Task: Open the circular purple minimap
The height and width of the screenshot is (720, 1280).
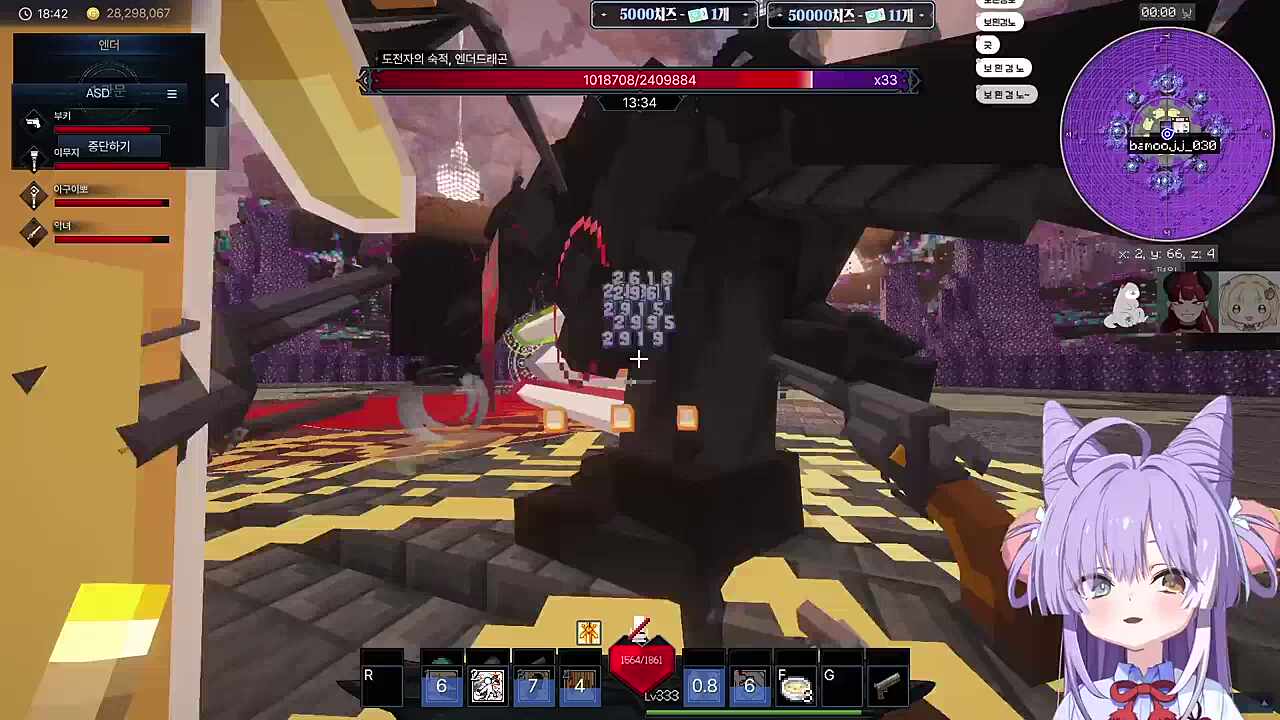Action: (x=1166, y=133)
